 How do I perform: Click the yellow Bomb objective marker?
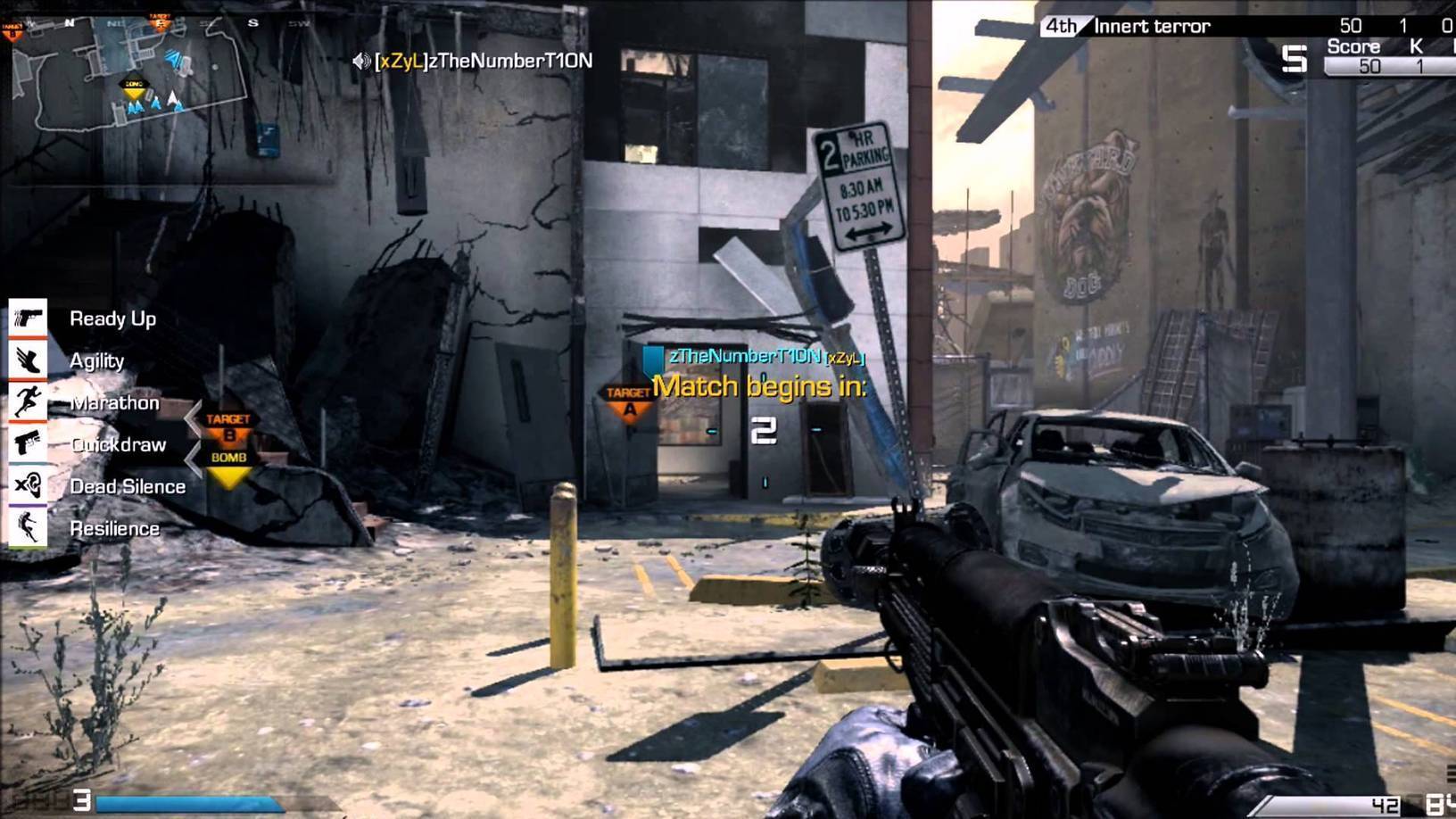(x=228, y=467)
